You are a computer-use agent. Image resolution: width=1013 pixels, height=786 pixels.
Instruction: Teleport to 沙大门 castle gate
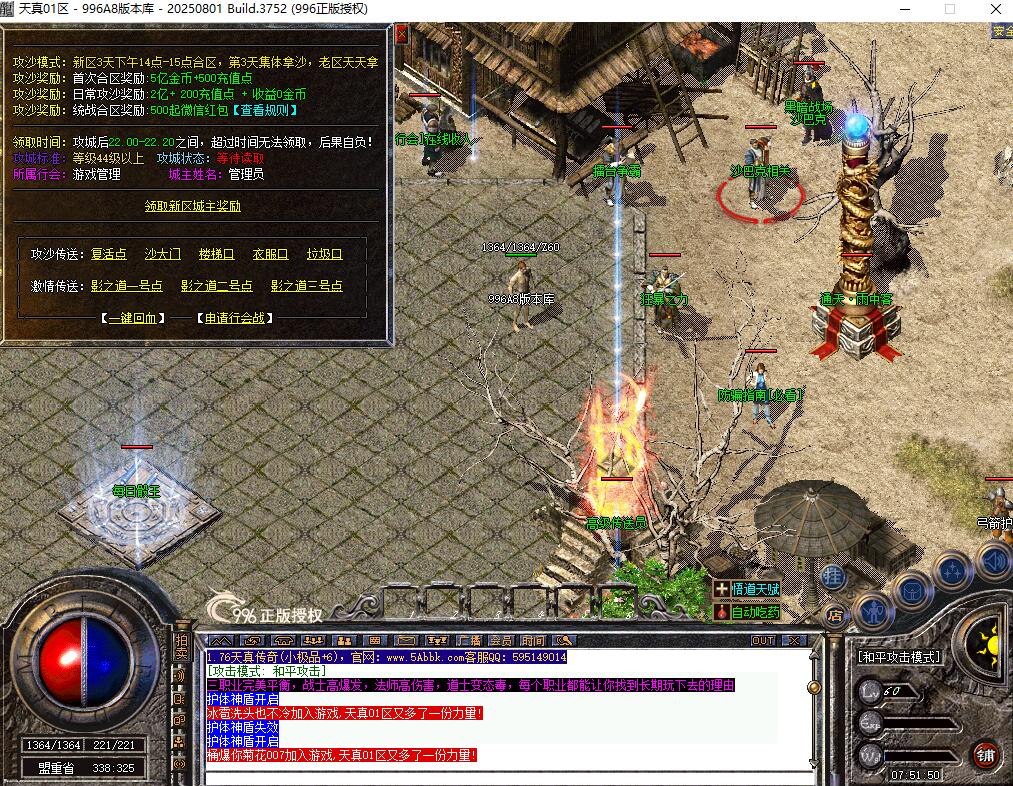pyautogui.click(x=163, y=254)
